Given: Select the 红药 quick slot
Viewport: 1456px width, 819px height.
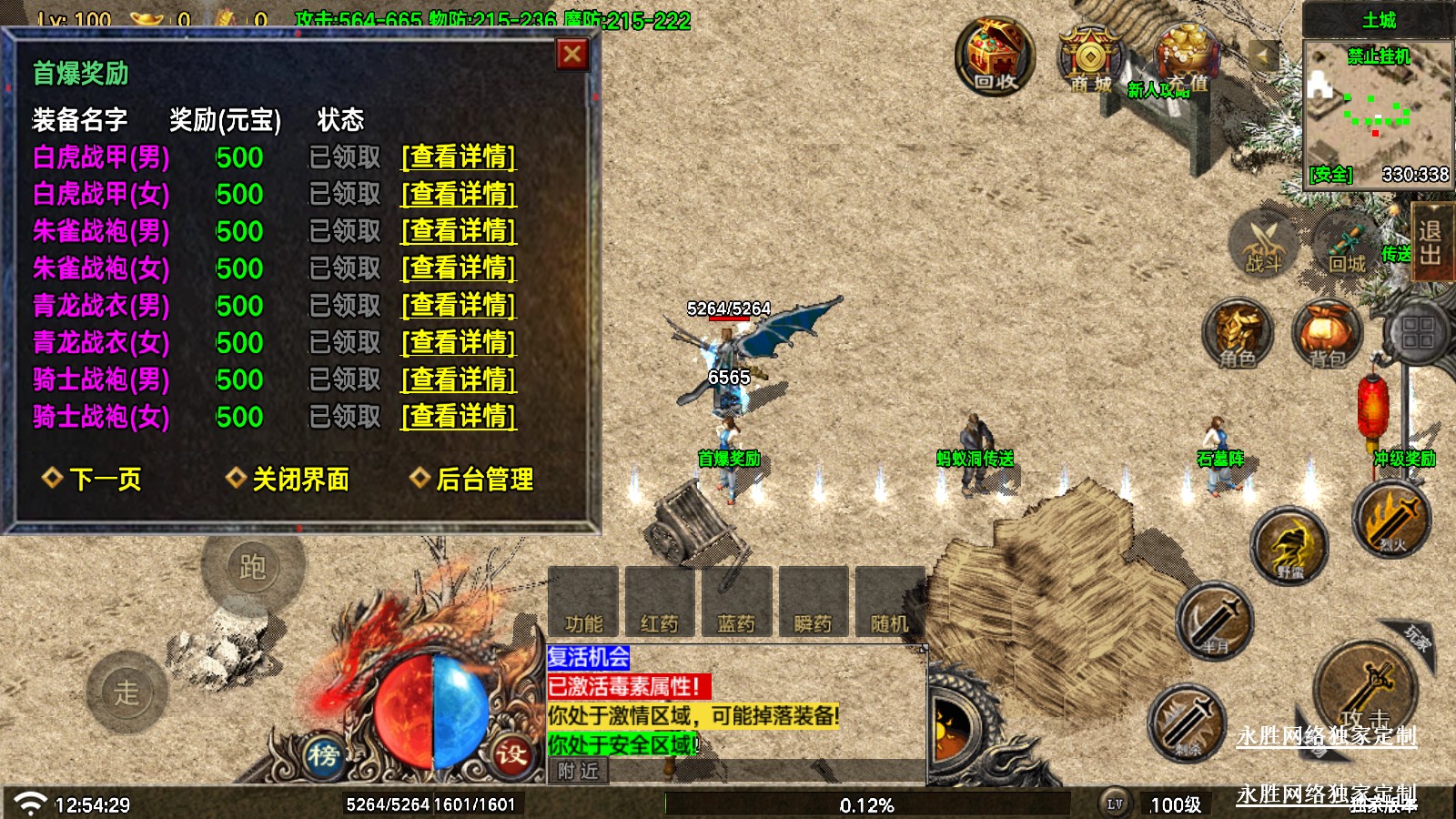Looking at the screenshot, I should click(660, 602).
